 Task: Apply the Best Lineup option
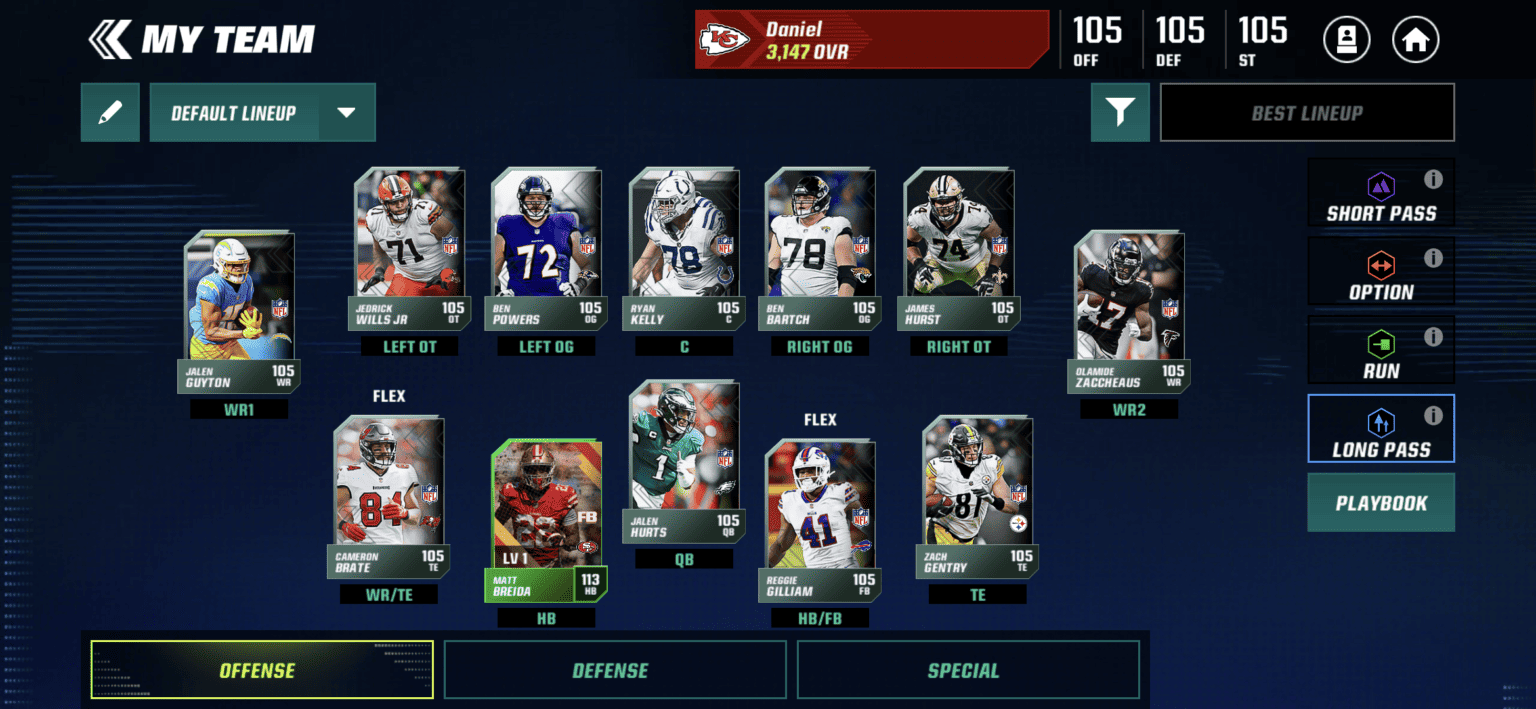point(1306,113)
